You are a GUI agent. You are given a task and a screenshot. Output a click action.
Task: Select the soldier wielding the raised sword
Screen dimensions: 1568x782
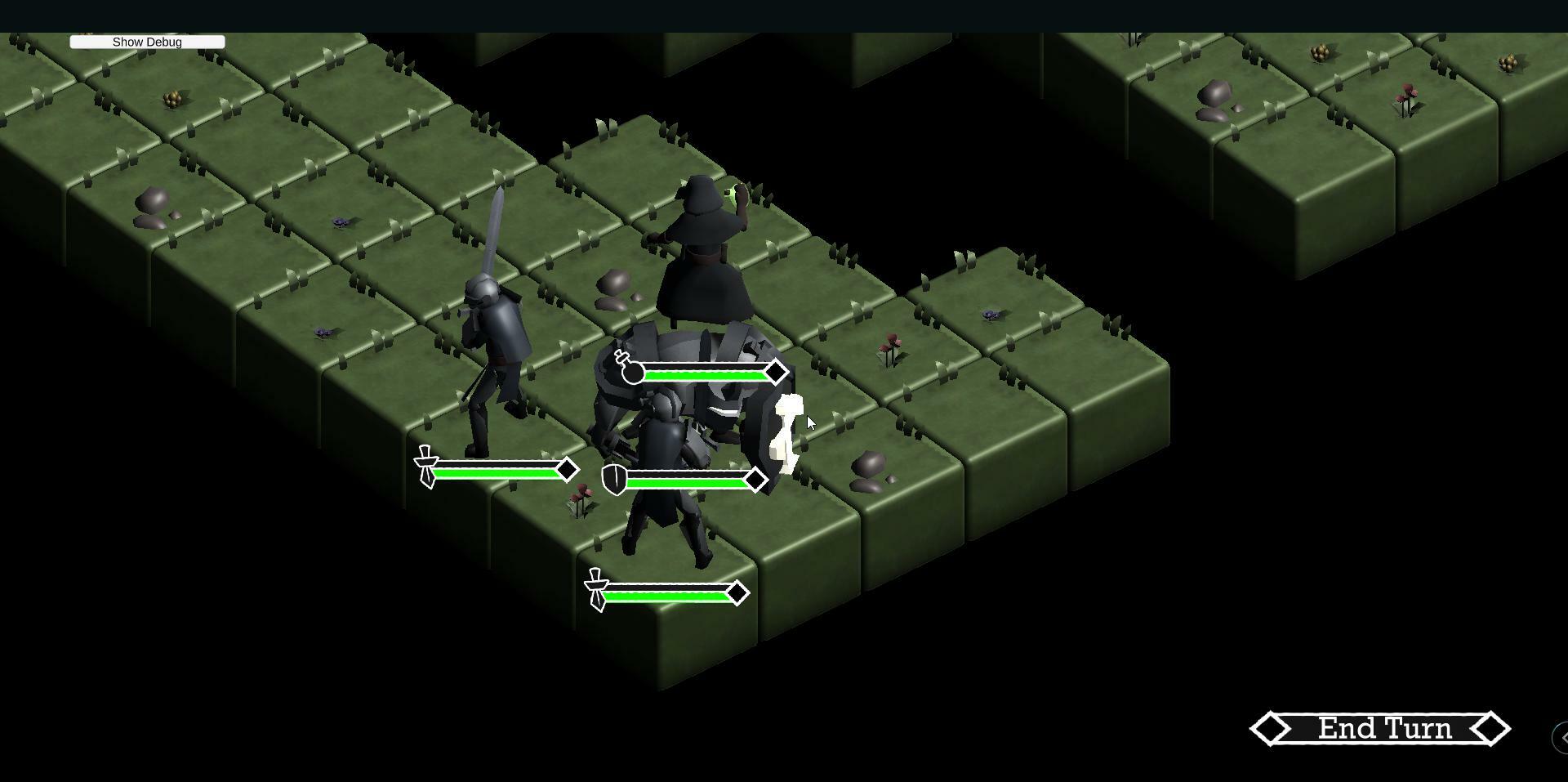[490, 343]
